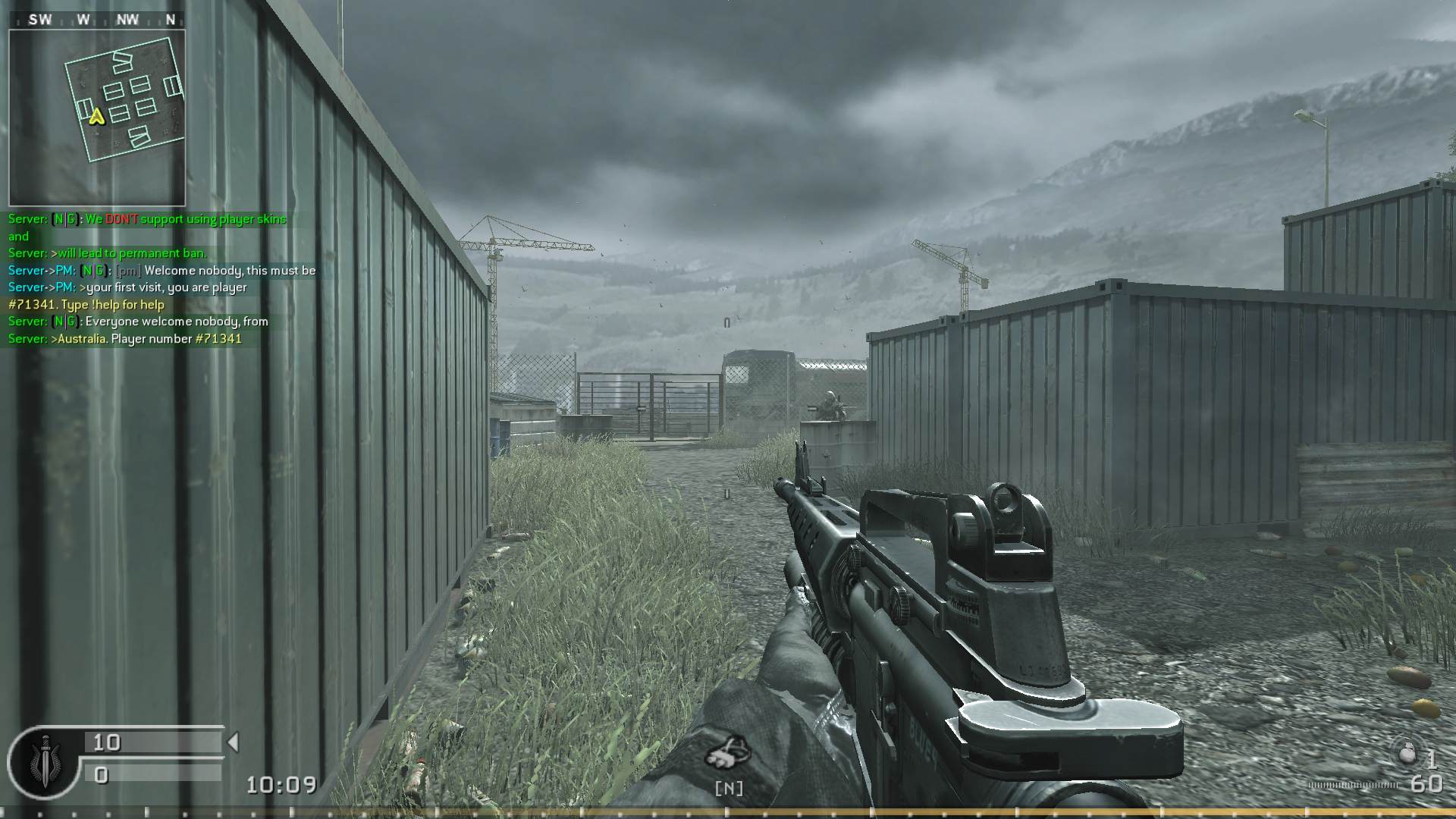The height and width of the screenshot is (819, 1456).
Task: Activate the night vision goggles icon
Action: (728, 753)
